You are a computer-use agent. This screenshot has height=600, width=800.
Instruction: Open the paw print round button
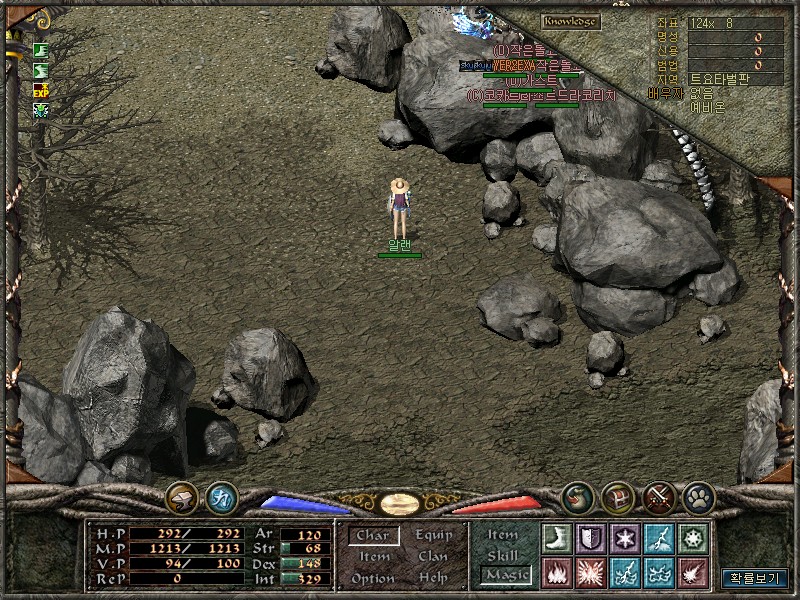pos(697,496)
